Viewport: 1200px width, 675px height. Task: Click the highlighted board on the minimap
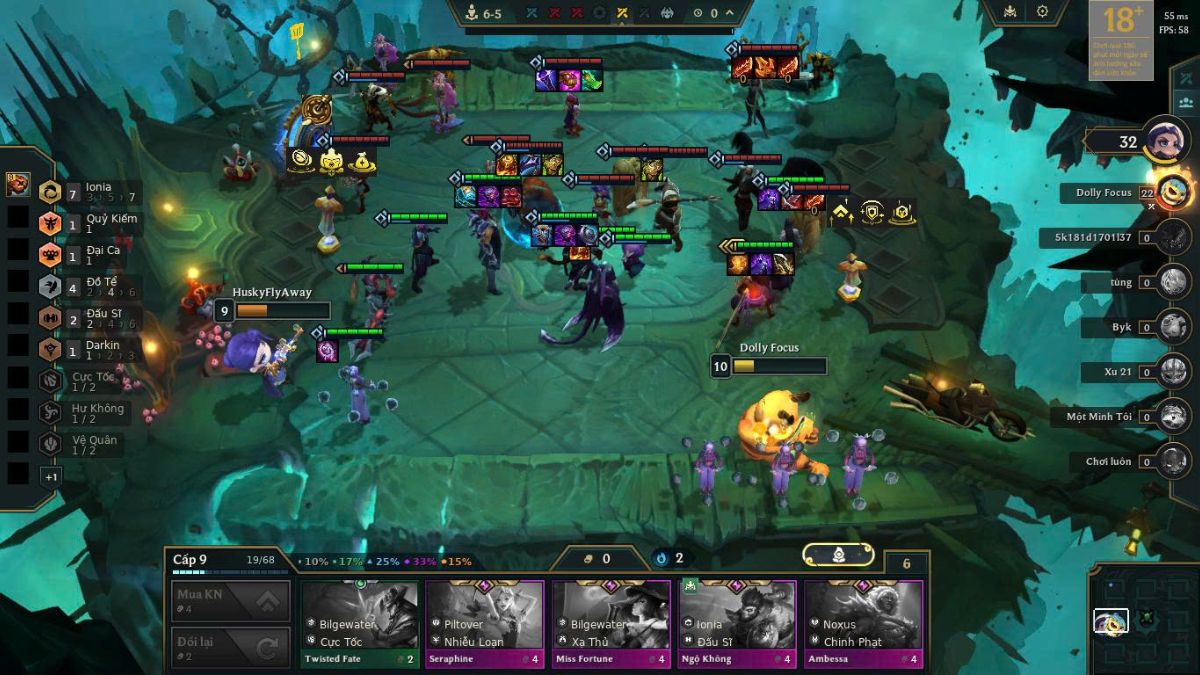point(1110,622)
